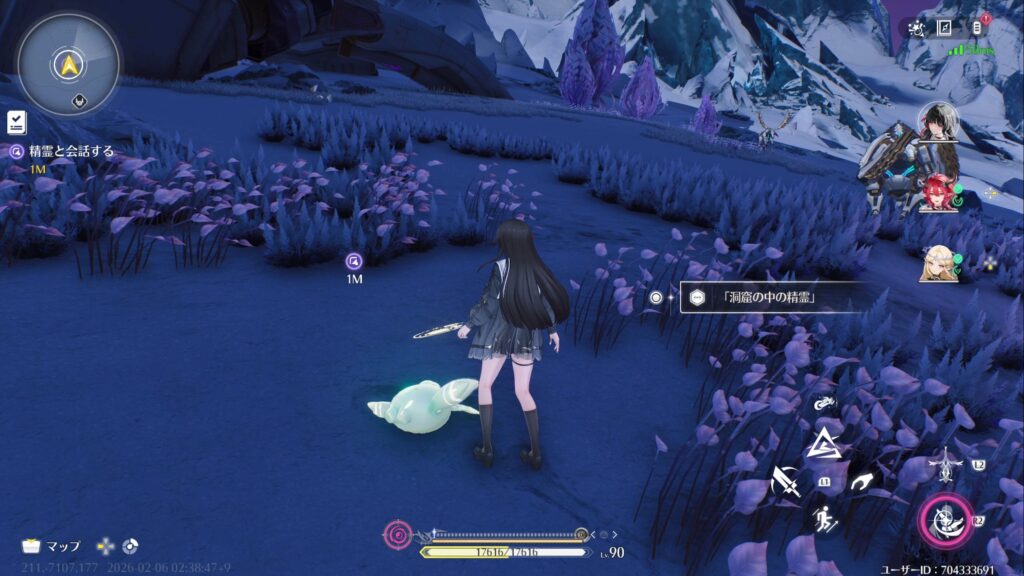Open the sparkle figure icon at top right
Viewport: 1024px width, 576px height.
tap(914, 28)
